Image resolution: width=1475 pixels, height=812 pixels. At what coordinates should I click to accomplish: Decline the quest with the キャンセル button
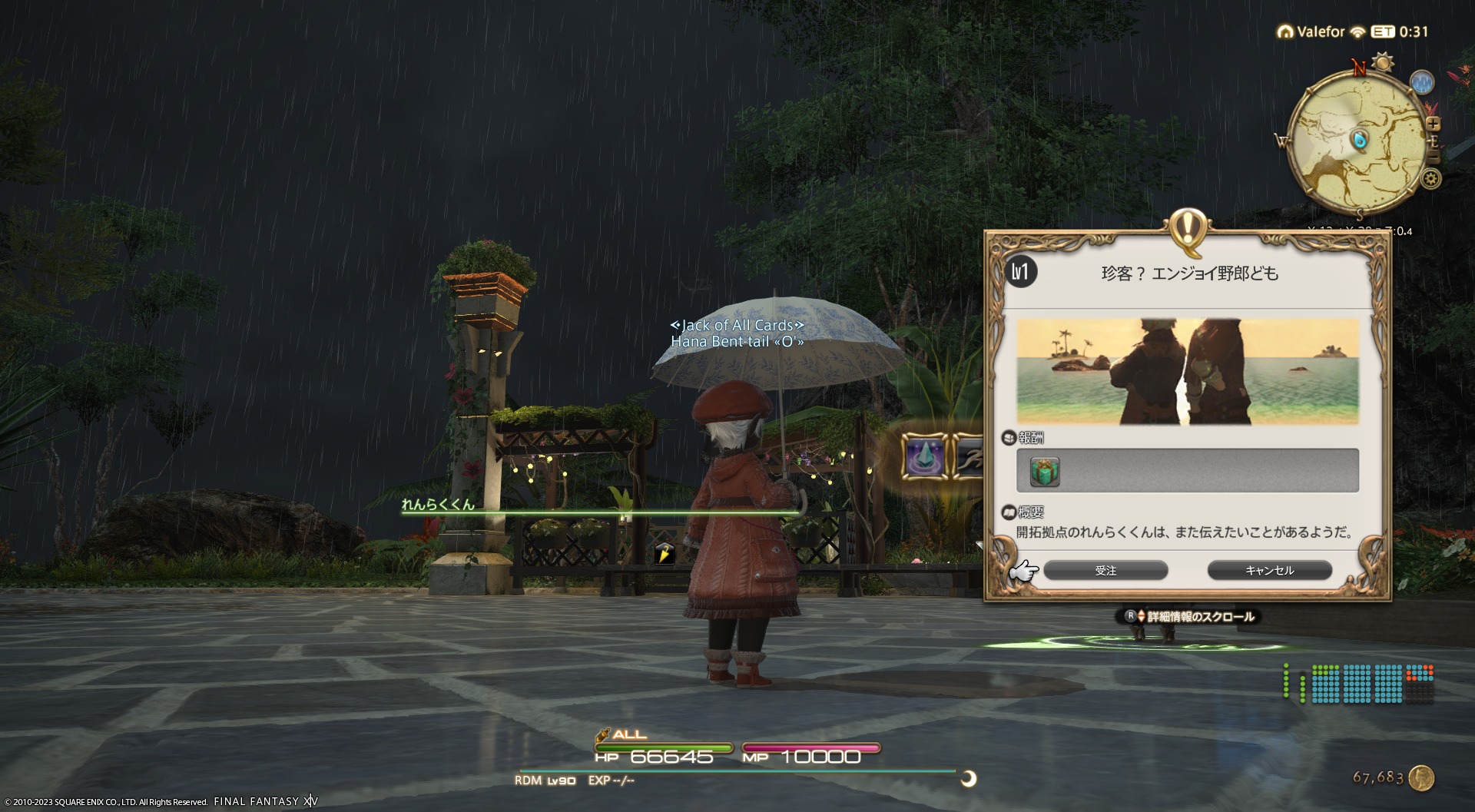click(x=1269, y=570)
